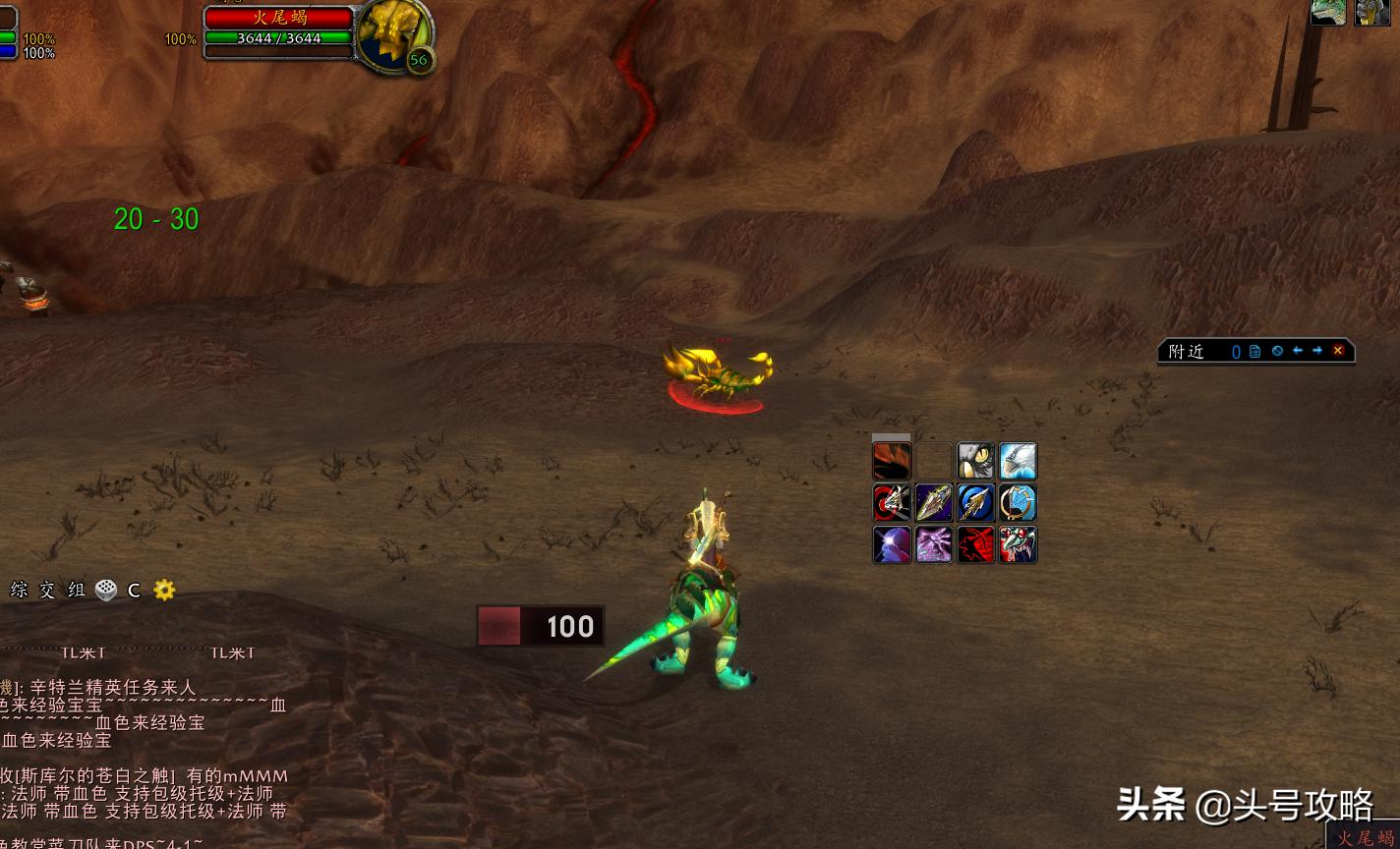Use the purple glowing orb ability
1400x849 pixels.
click(x=892, y=544)
